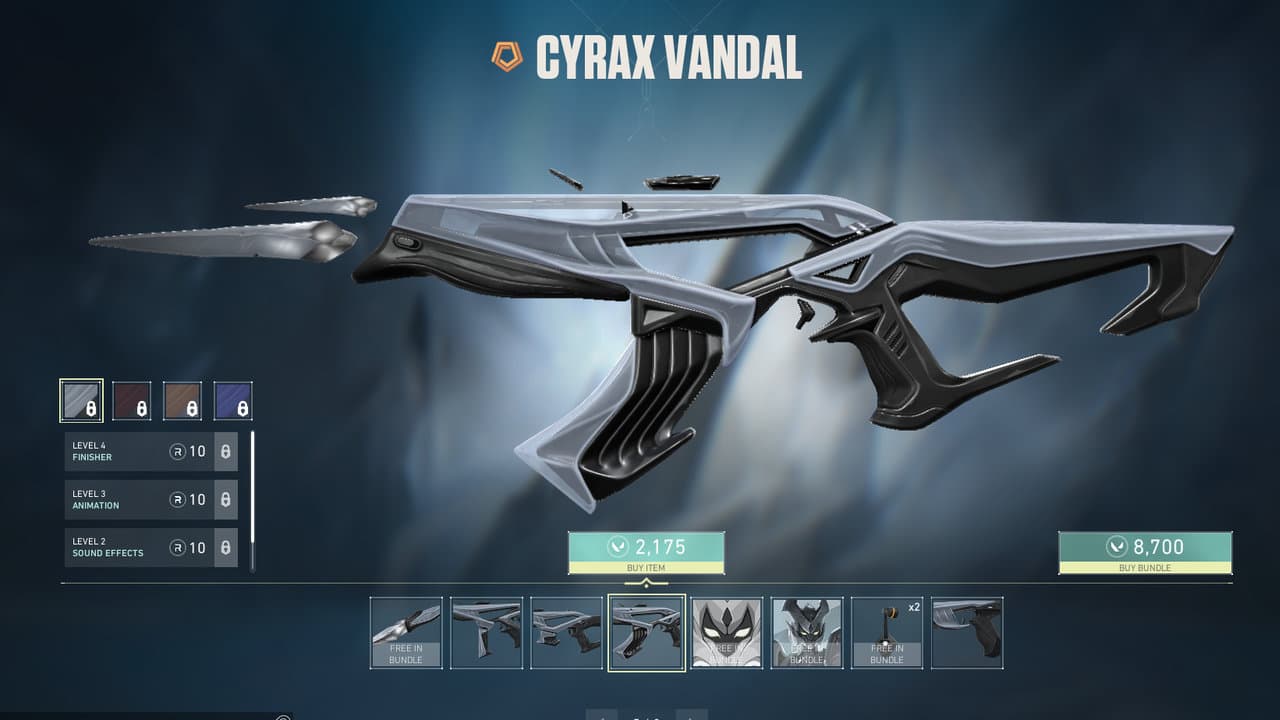The width and height of the screenshot is (1280, 720).
Task: View the x2 gun buddy thumbnail
Action: pyautogui.click(x=887, y=633)
